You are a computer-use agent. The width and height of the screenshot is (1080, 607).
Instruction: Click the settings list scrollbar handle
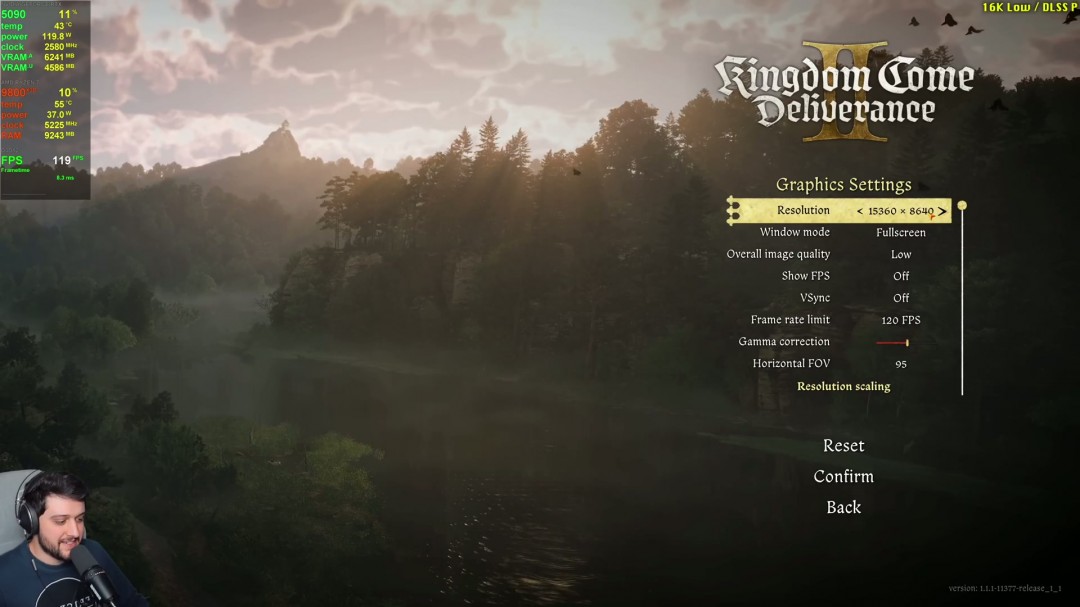tap(962, 206)
